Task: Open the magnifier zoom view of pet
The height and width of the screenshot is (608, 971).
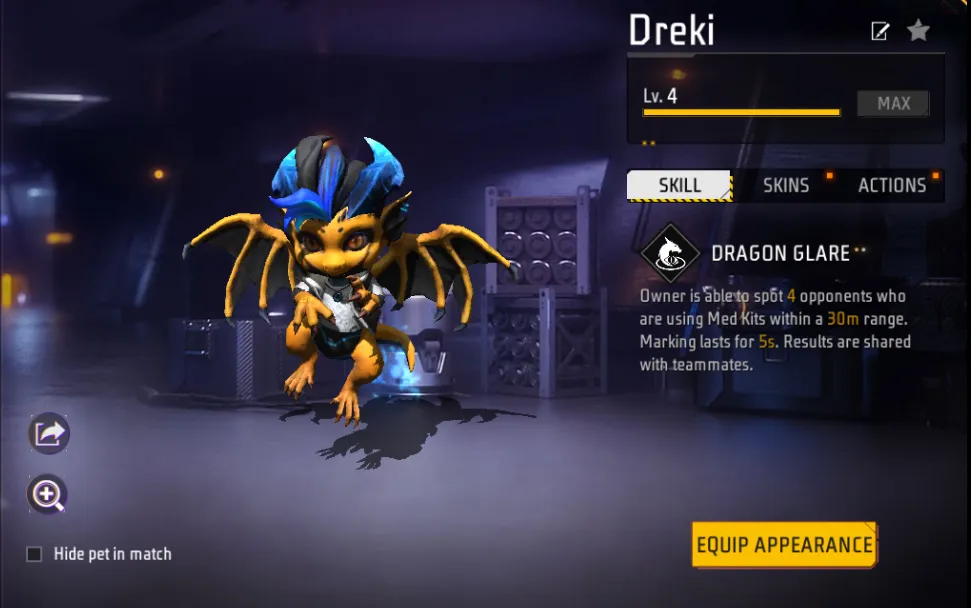Action: point(48,493)
